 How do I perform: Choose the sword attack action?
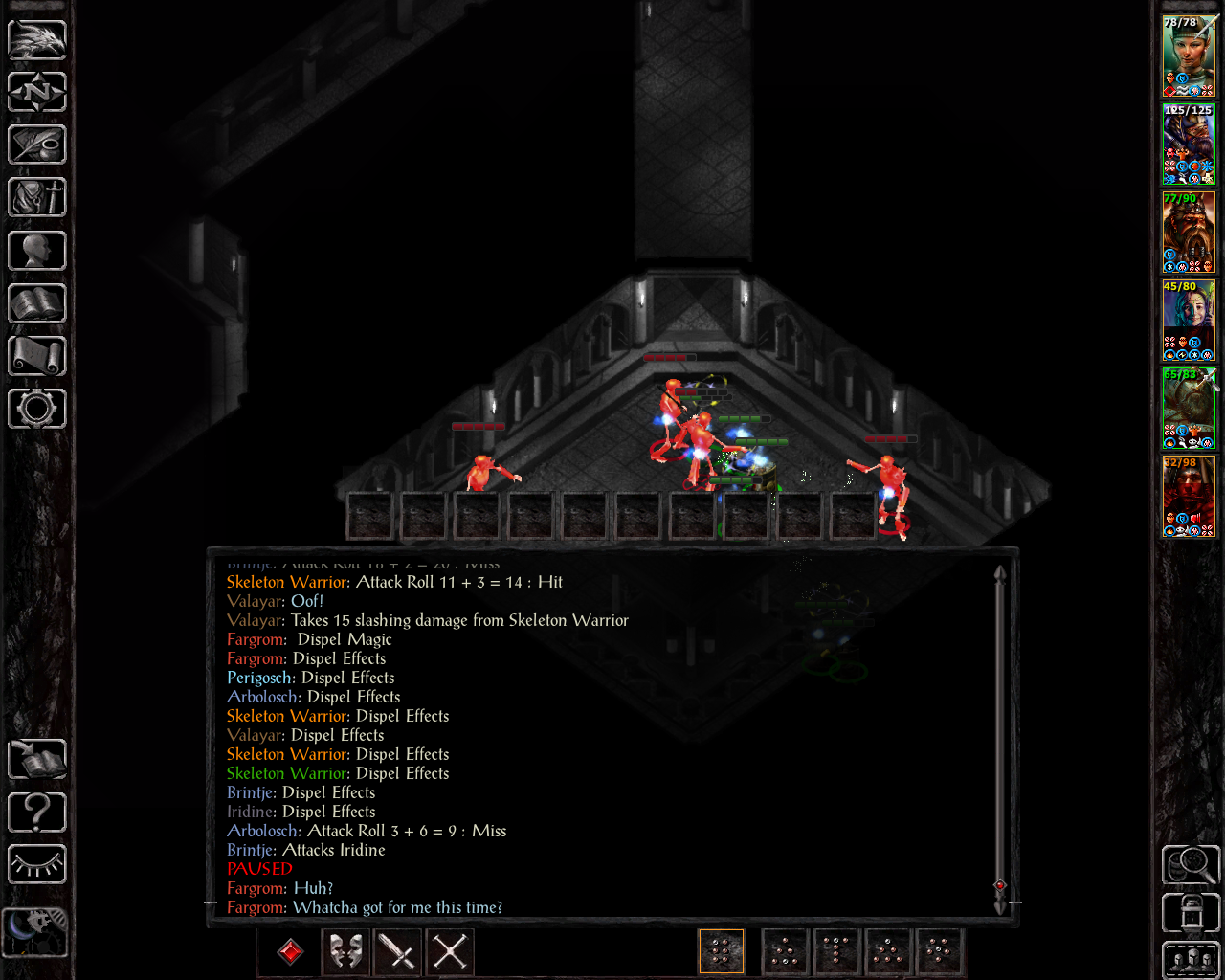[x=397, y=951]
